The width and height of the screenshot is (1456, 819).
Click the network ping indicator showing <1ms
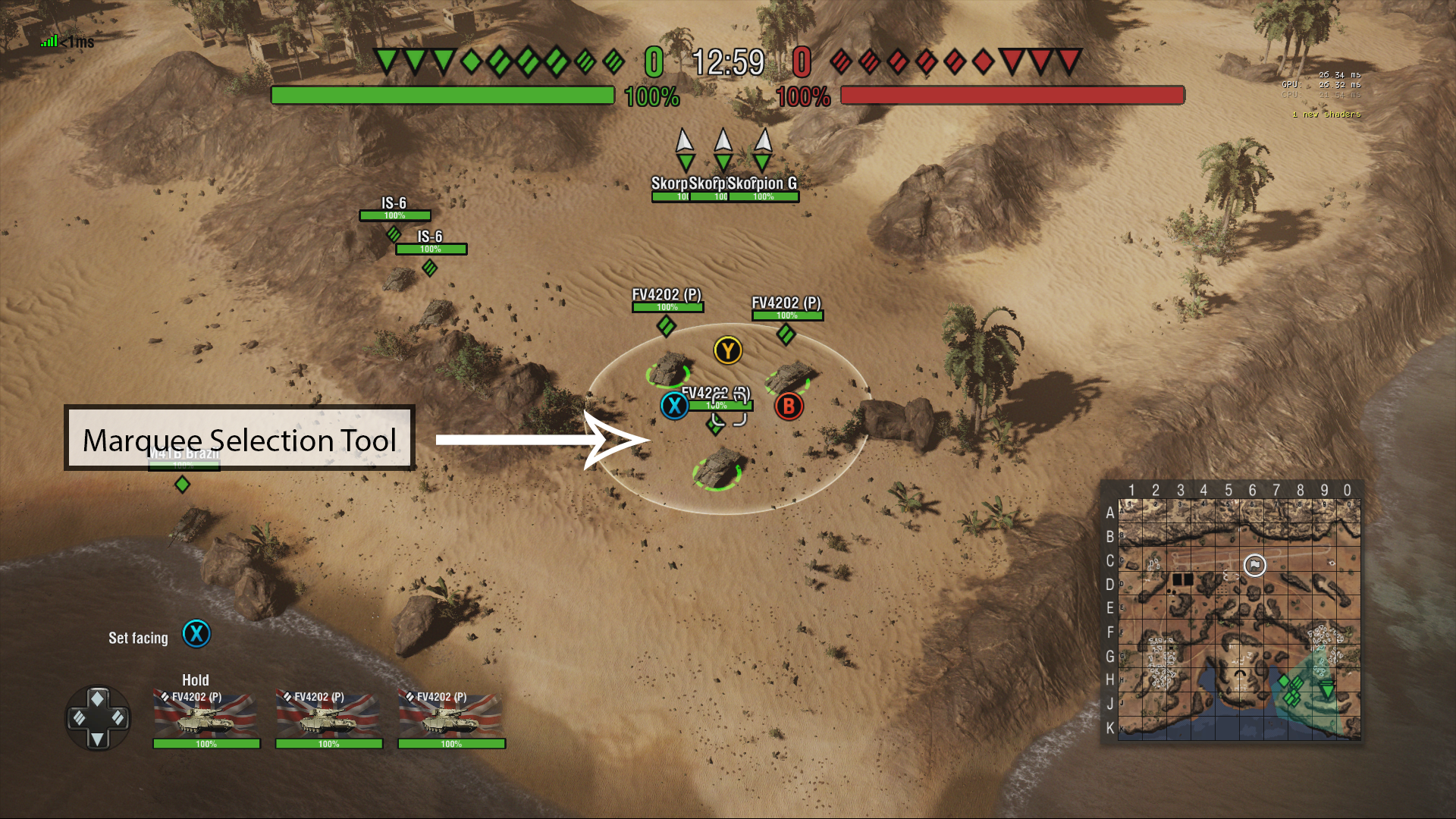click(x=65, y=42)
